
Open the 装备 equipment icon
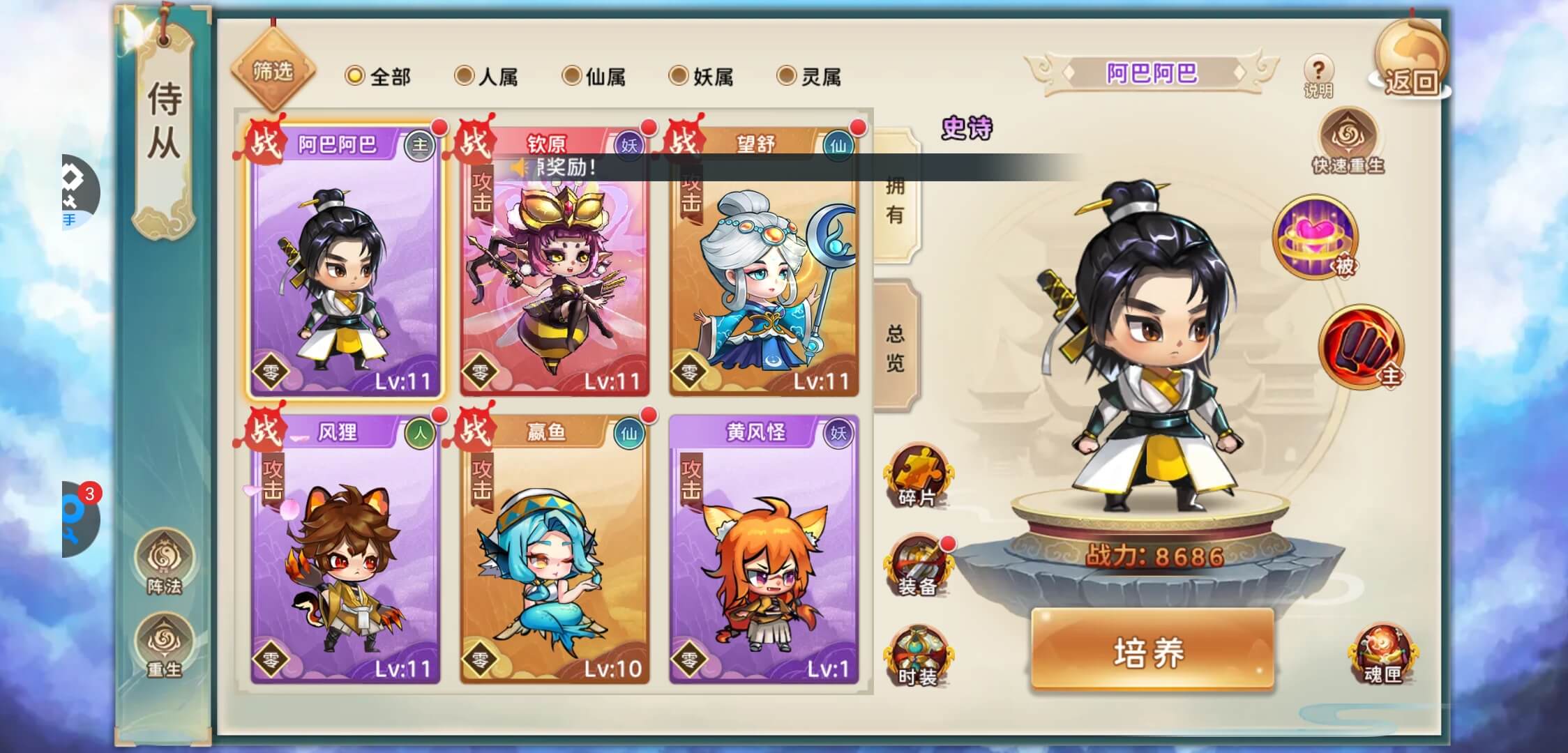pos(917,565)
